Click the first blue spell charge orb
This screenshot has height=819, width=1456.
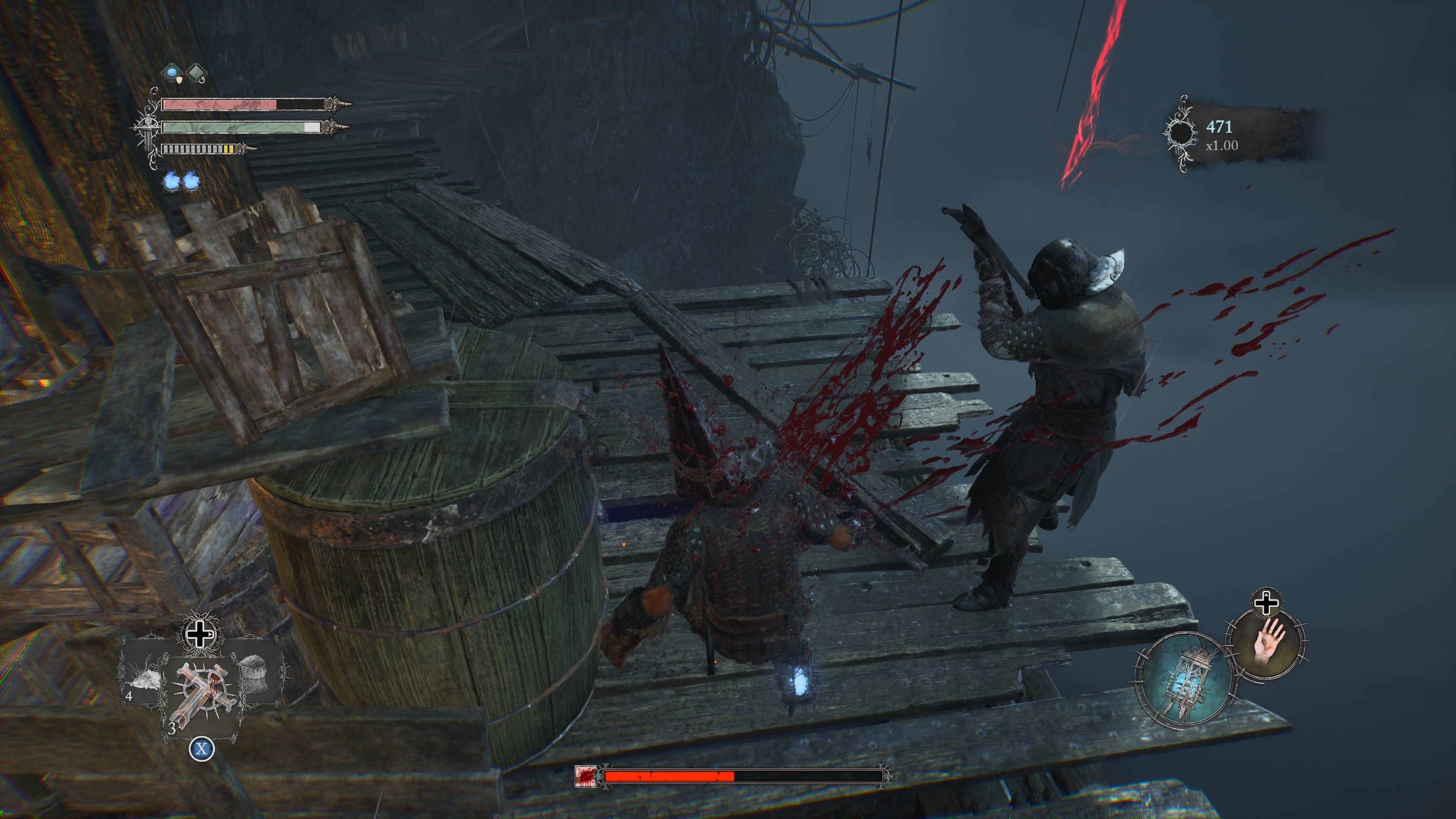(x=171, y=182)
